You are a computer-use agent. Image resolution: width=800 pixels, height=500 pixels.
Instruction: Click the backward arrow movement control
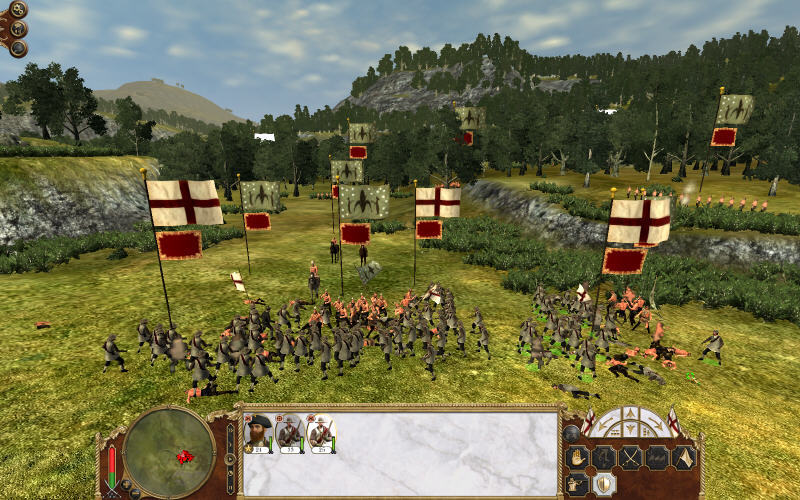click(x=632, y=431)
